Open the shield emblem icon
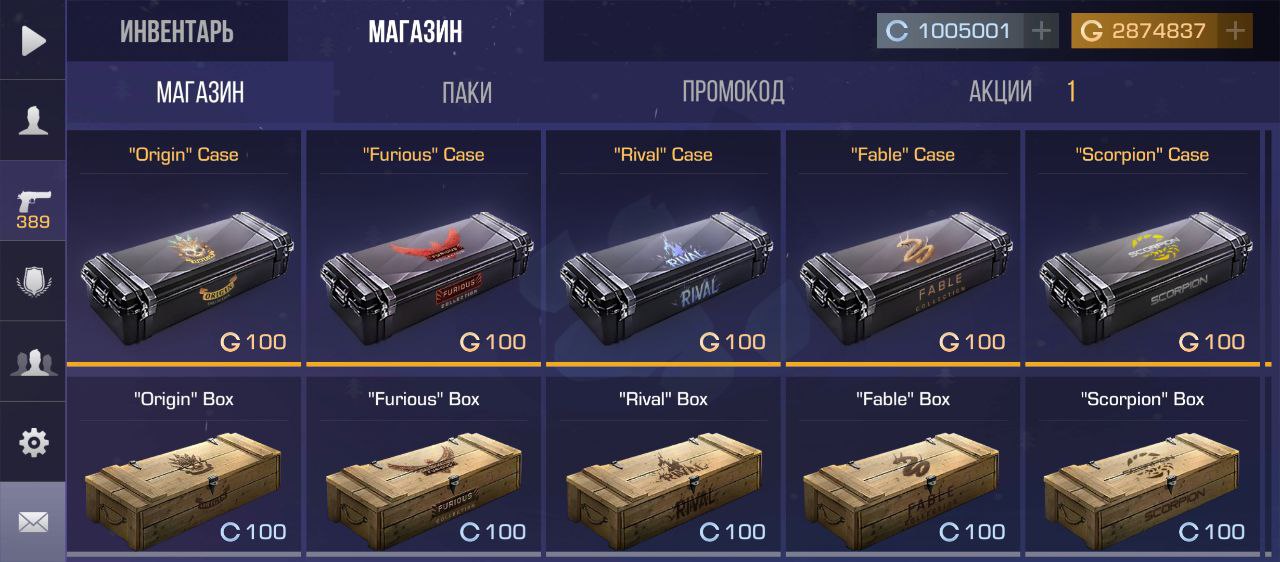 click(33, 281)
